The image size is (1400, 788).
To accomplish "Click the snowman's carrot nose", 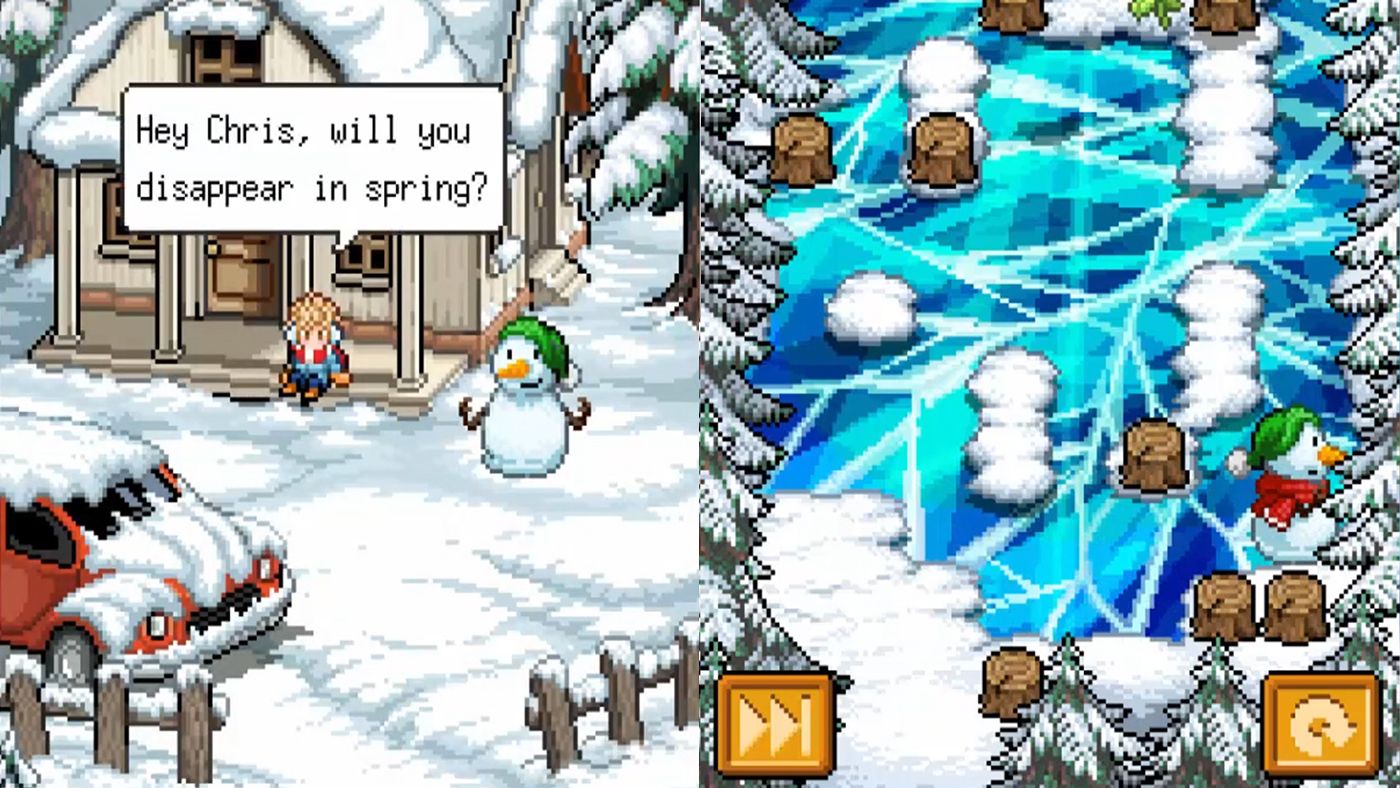I will click(x=516, y=370).
